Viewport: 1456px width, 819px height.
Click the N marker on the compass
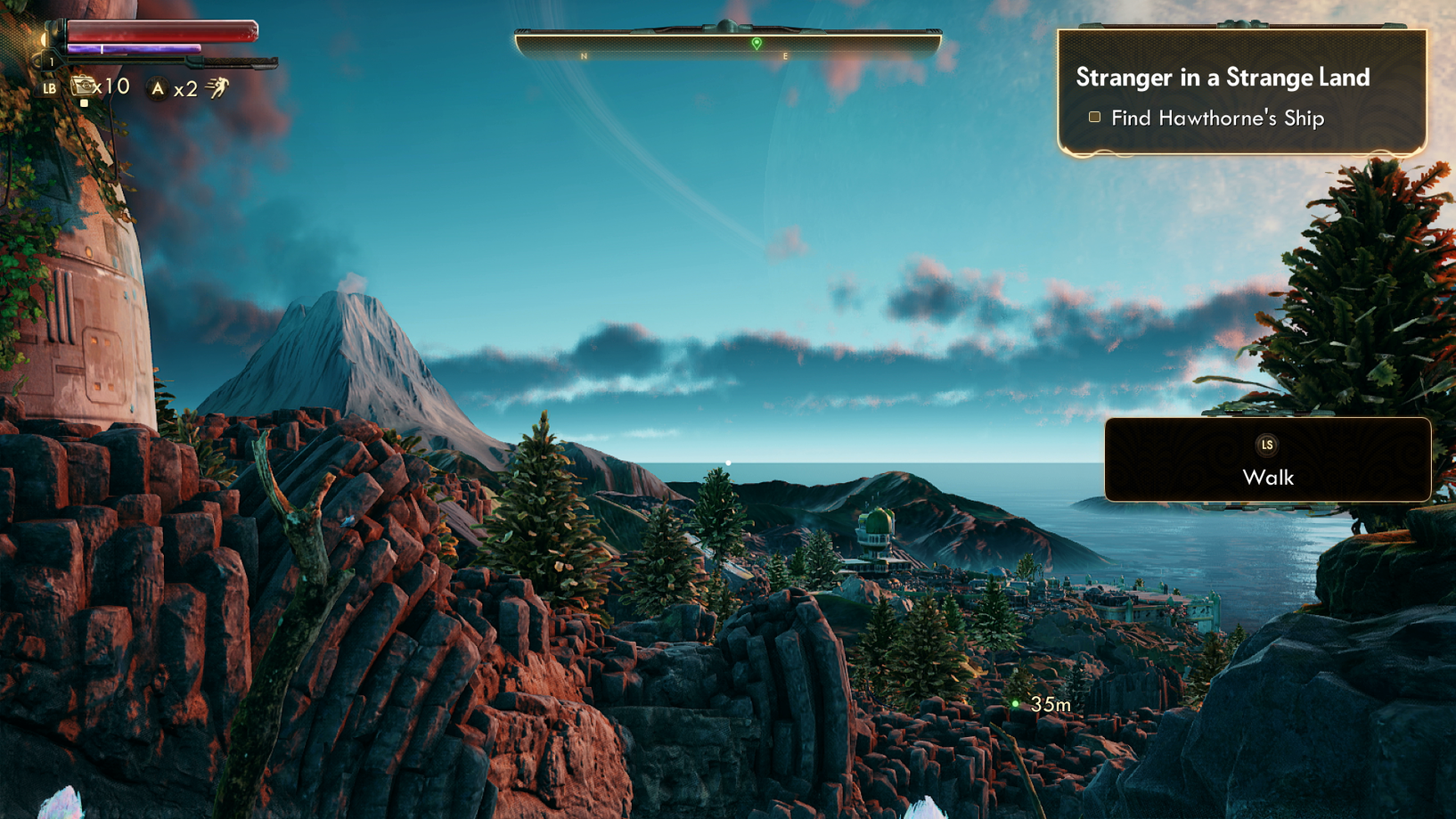pos(585,53)
